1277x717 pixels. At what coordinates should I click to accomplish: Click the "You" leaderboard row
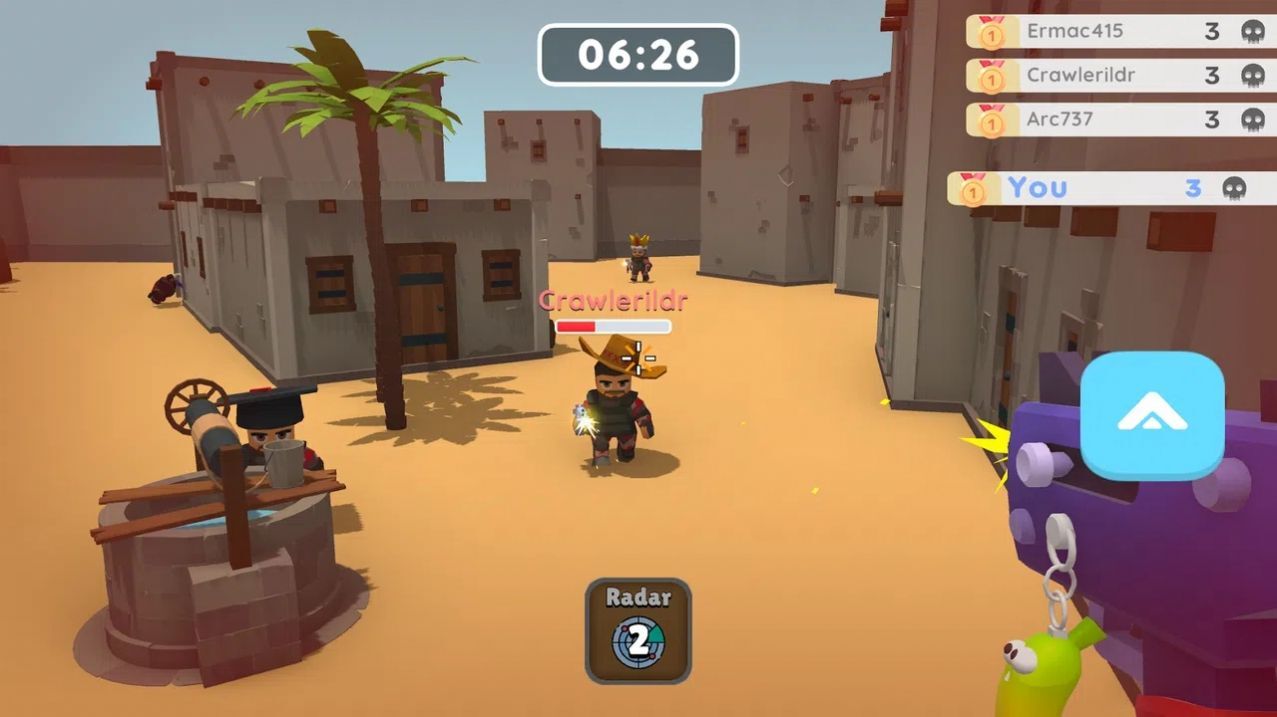coord(1110,187)
